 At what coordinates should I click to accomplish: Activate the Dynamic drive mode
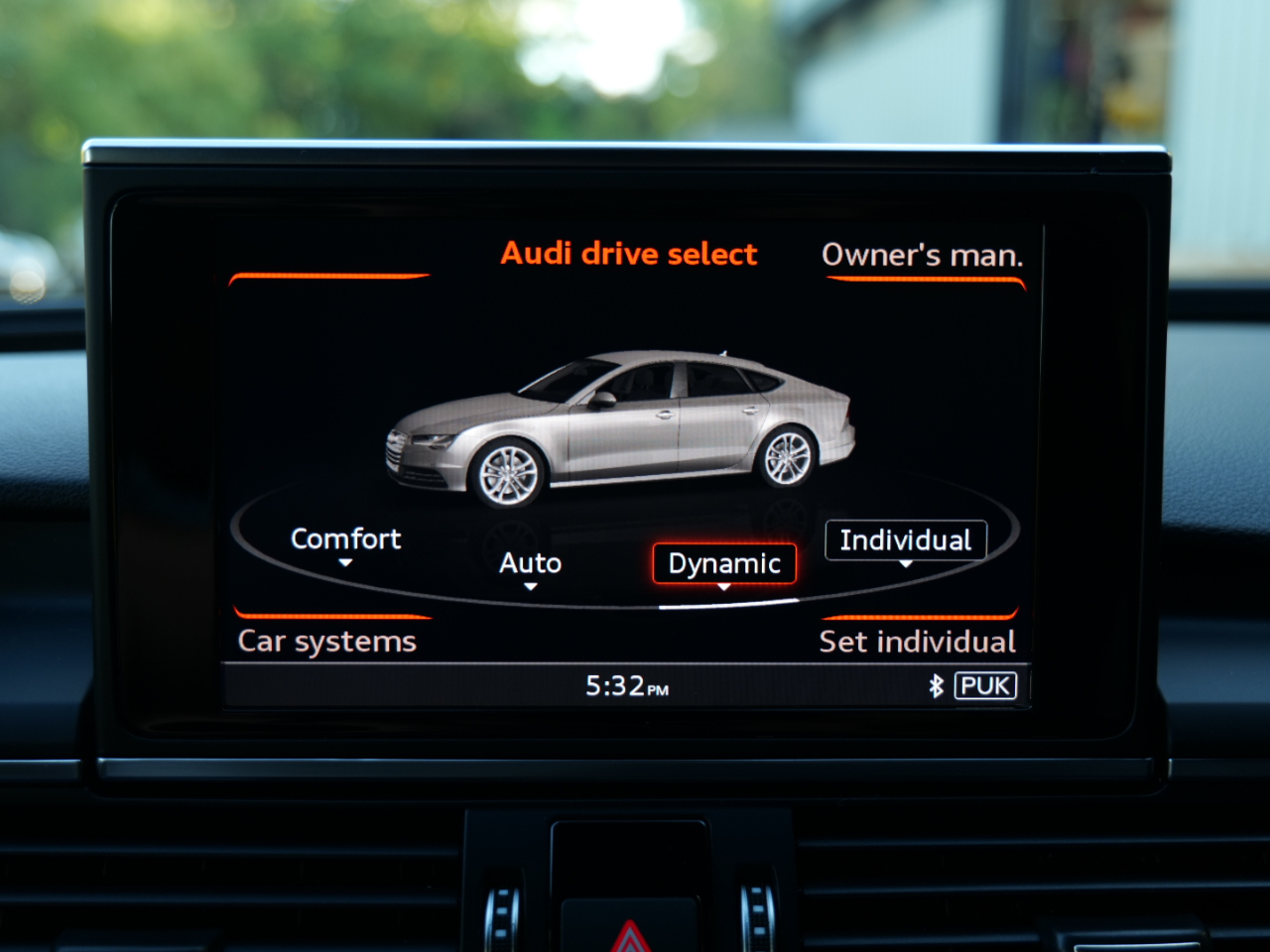[724, 563]
